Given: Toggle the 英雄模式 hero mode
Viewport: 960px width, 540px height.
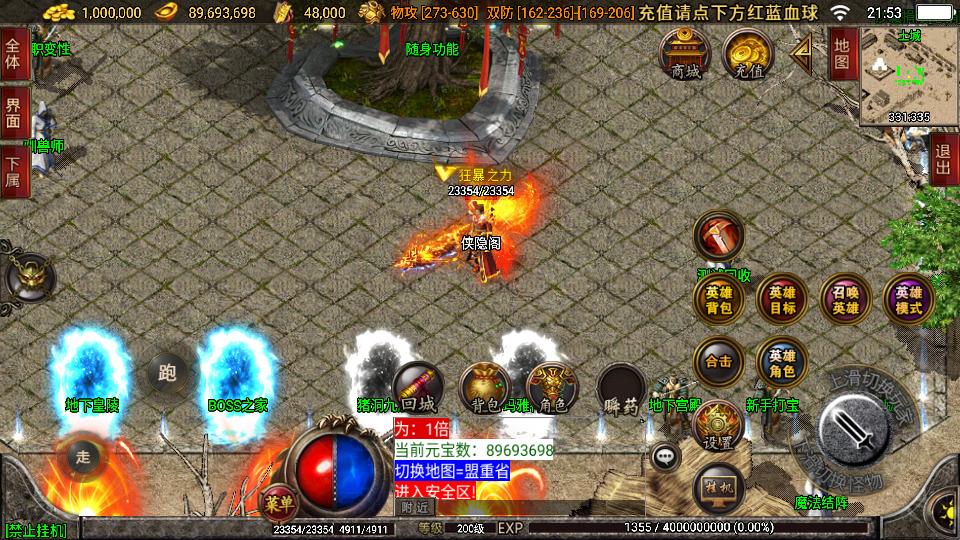Looking at the screenshot, I should pyautogui.click(x=909, y=300).
